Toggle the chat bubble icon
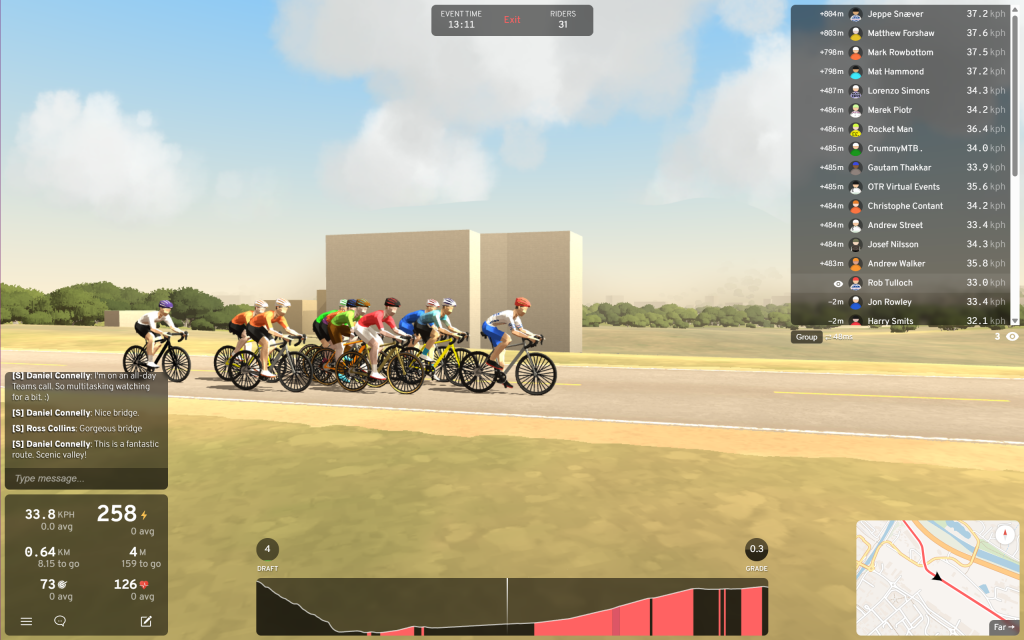This screenshot has width=1024, height=640. 60,621
